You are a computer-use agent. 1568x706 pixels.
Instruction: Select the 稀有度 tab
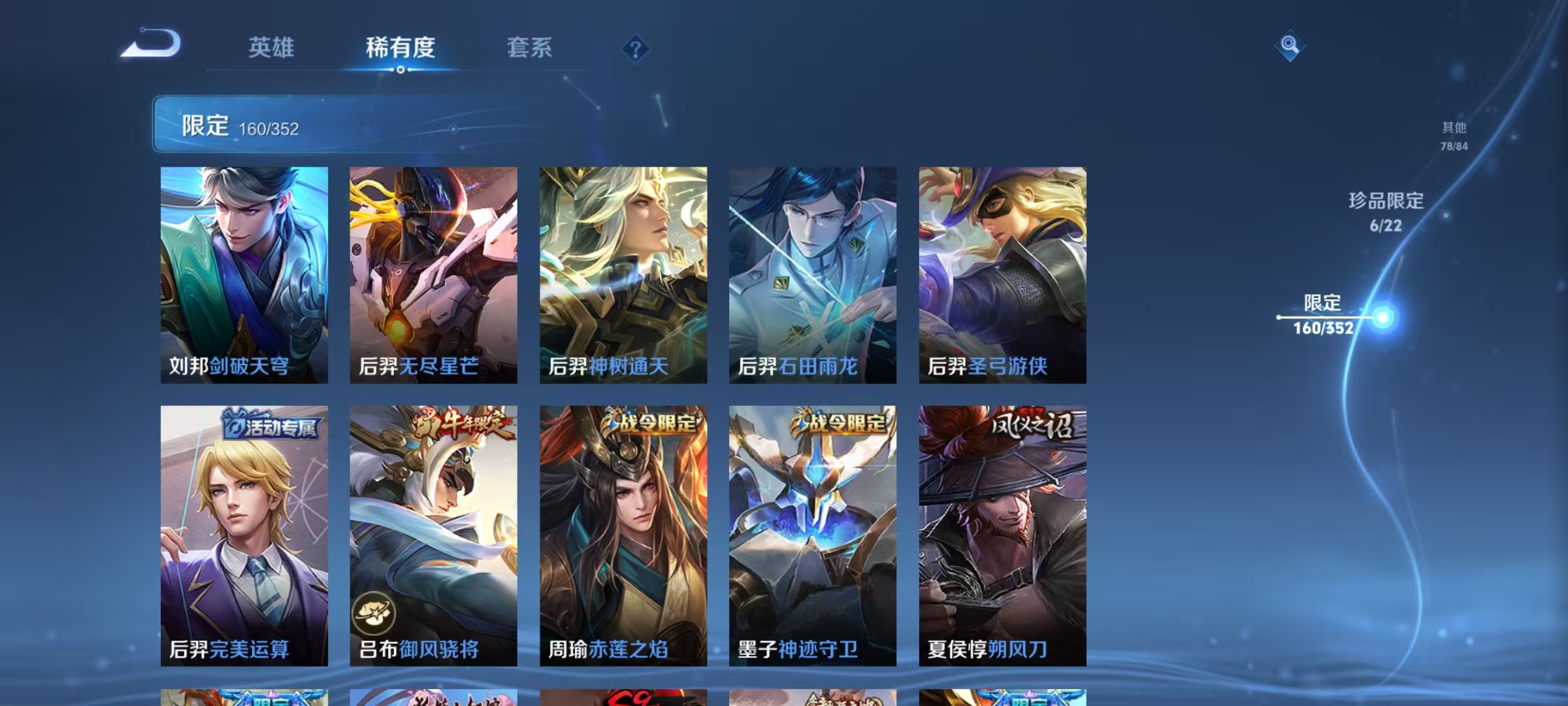pos(401,48)
